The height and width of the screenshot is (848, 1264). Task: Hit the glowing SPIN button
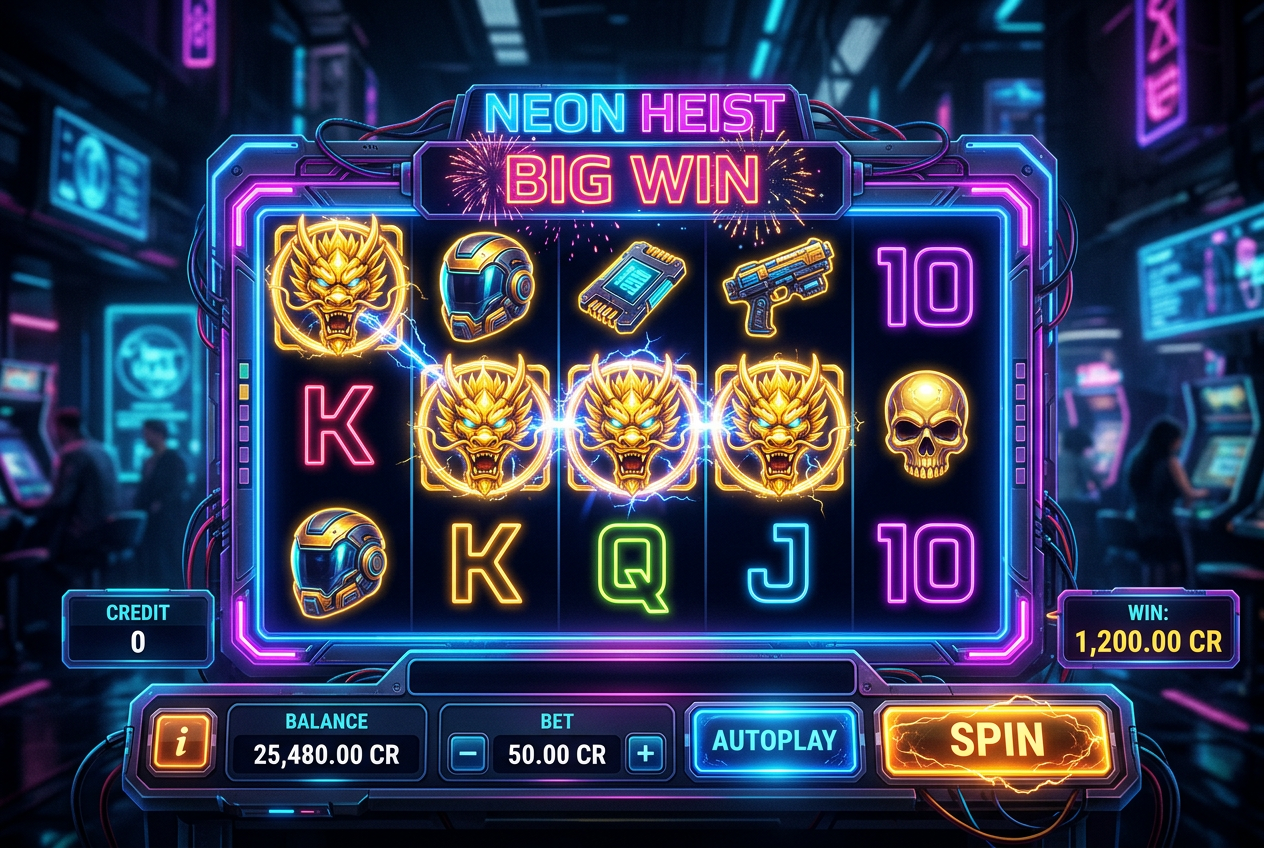pos(996,741)
